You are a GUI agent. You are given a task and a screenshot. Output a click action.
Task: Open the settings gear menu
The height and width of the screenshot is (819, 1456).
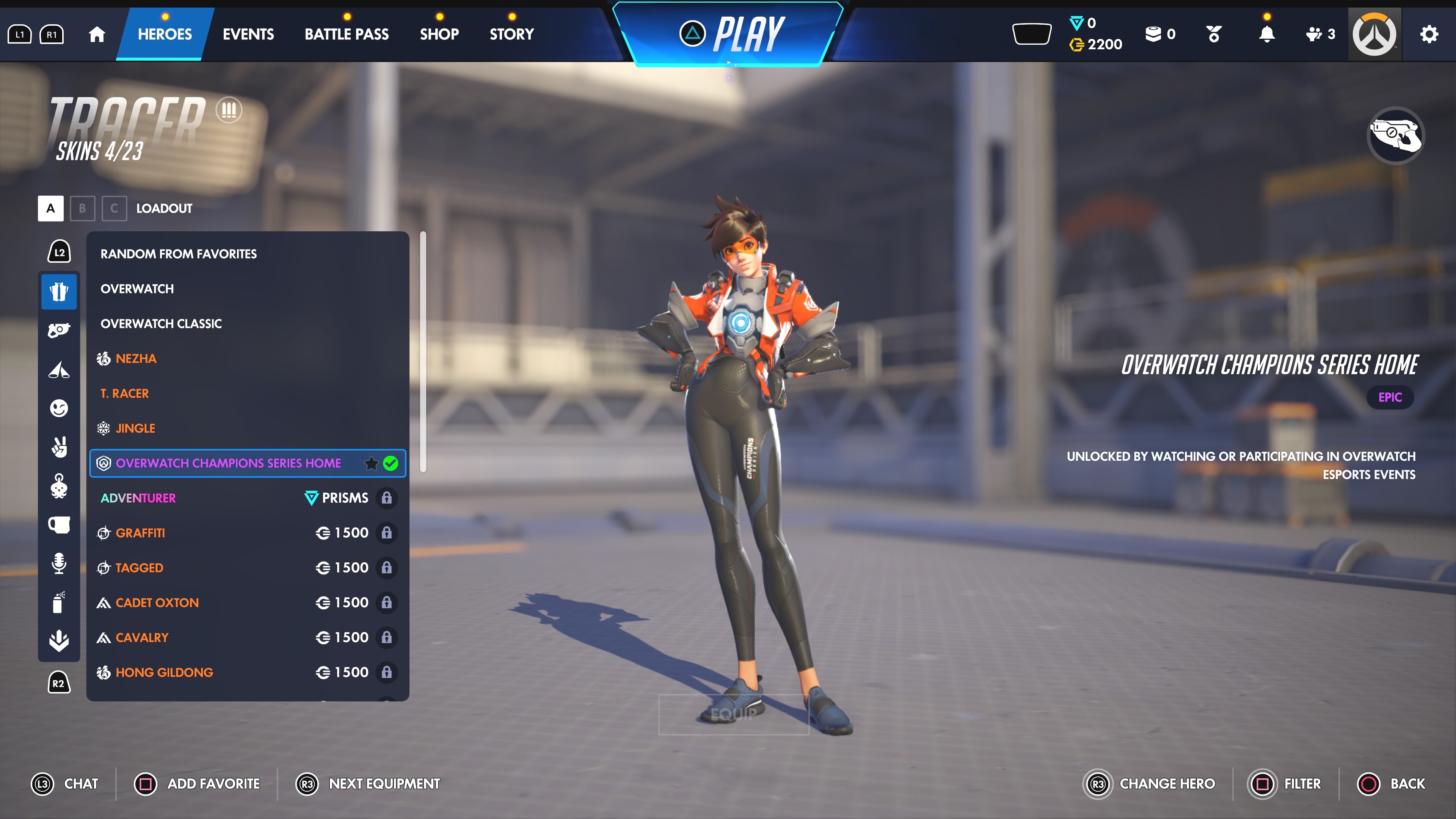click(1429, 35)
